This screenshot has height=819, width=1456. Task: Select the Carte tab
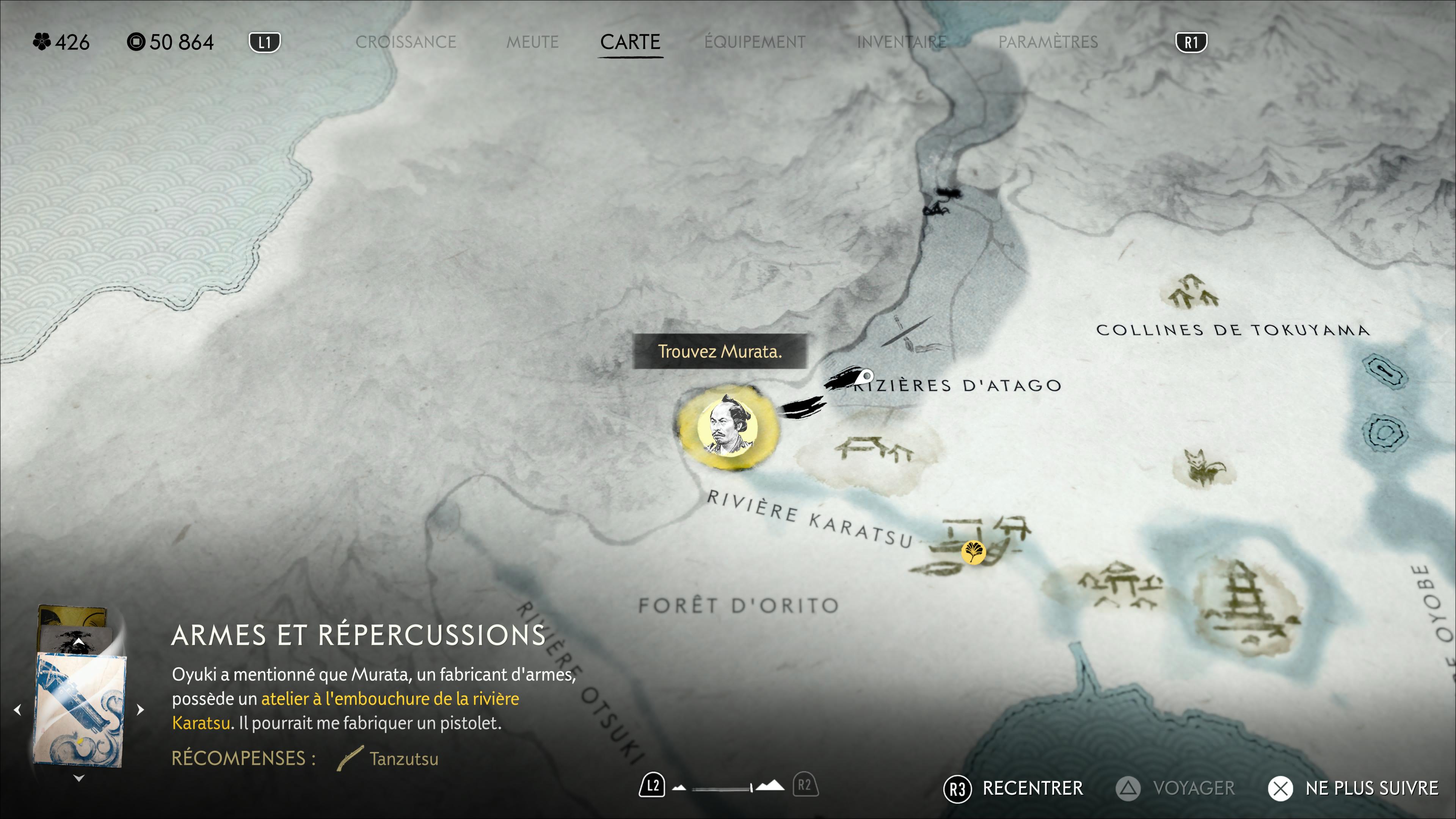pyautogui.click(x=630, y=42)
